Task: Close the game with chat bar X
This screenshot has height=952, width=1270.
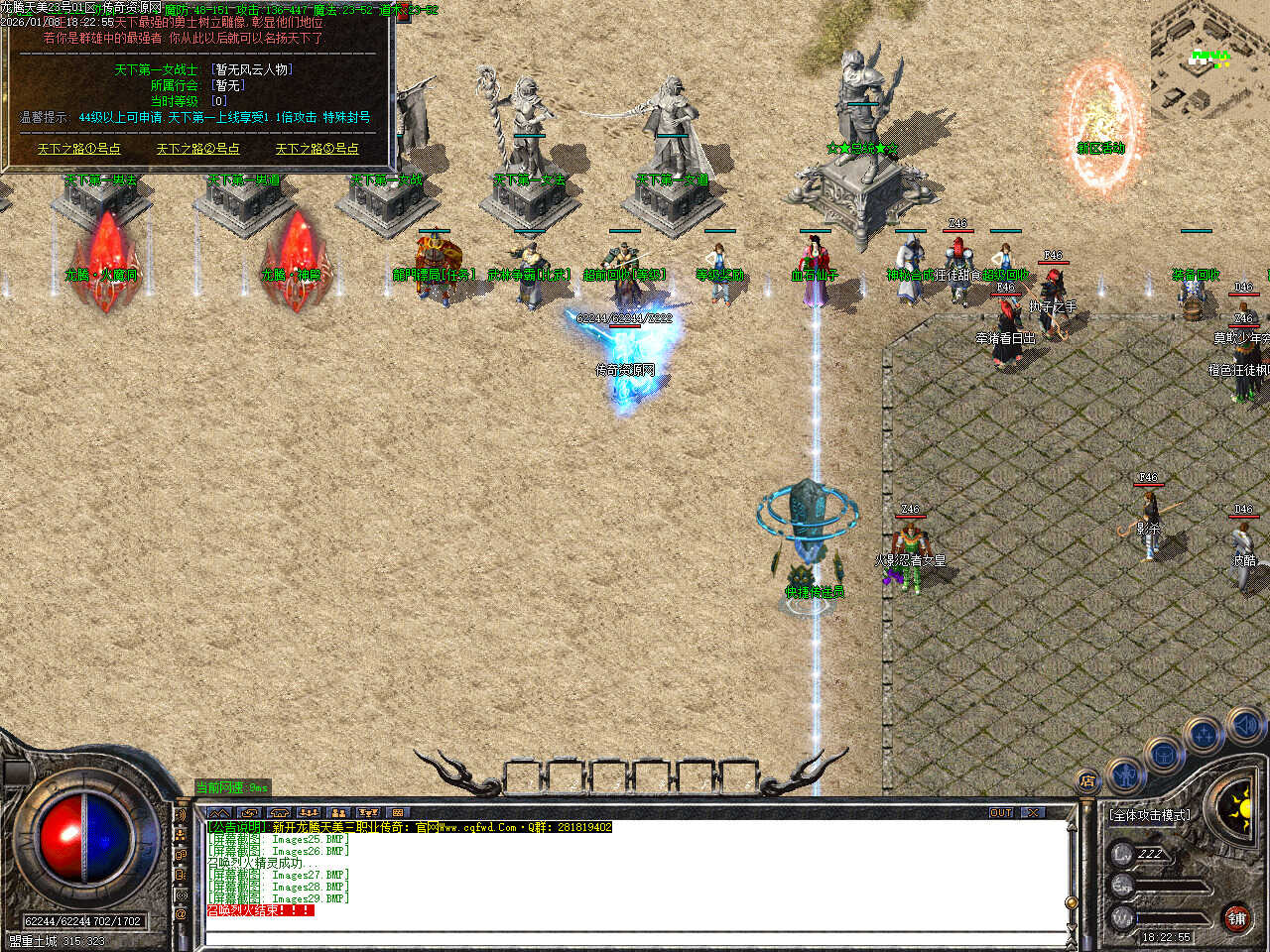Action: click(x=1033, y=812)
